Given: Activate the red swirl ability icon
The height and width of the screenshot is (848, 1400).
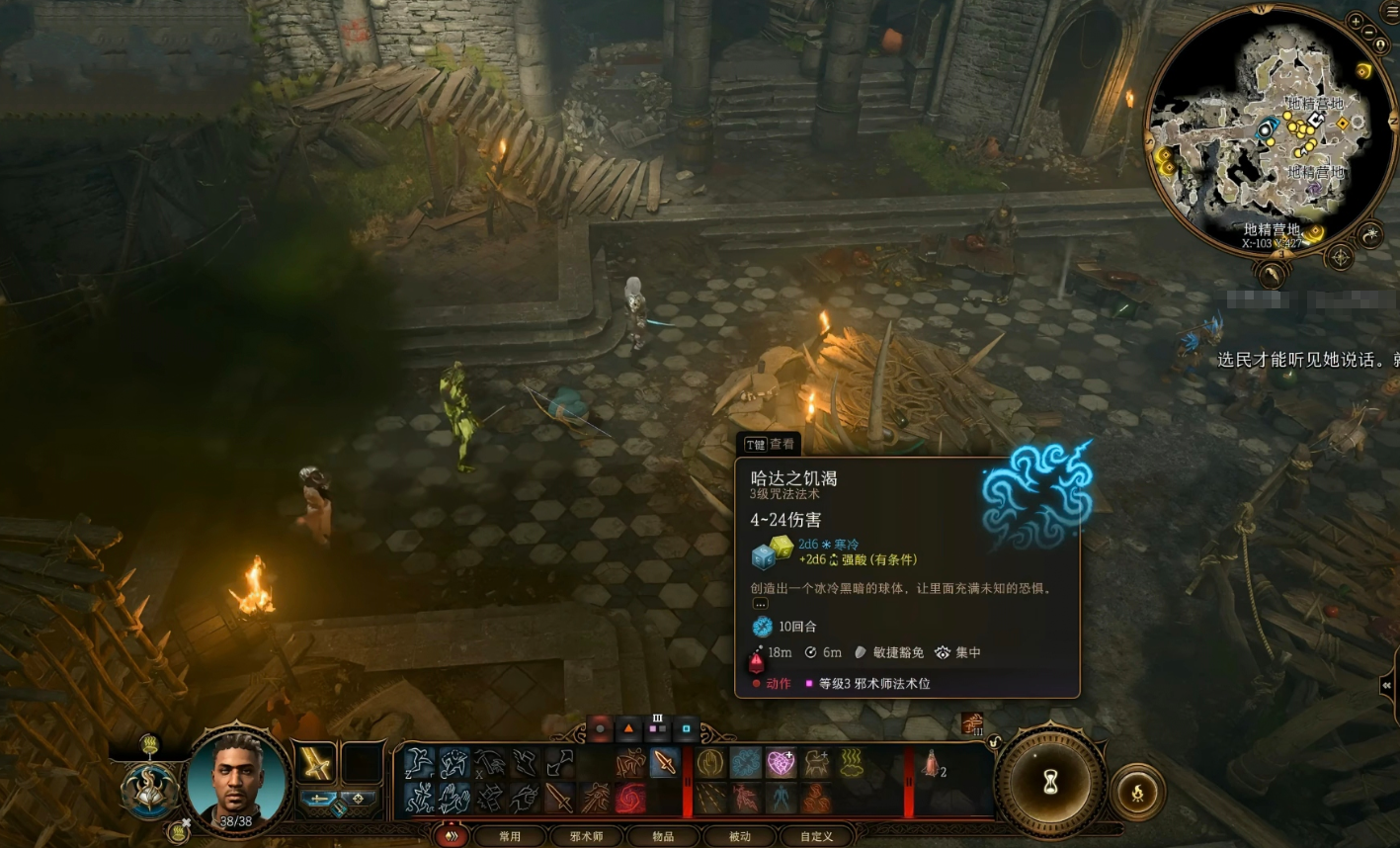Looking at the screenshot, I should tap(630, 798).
